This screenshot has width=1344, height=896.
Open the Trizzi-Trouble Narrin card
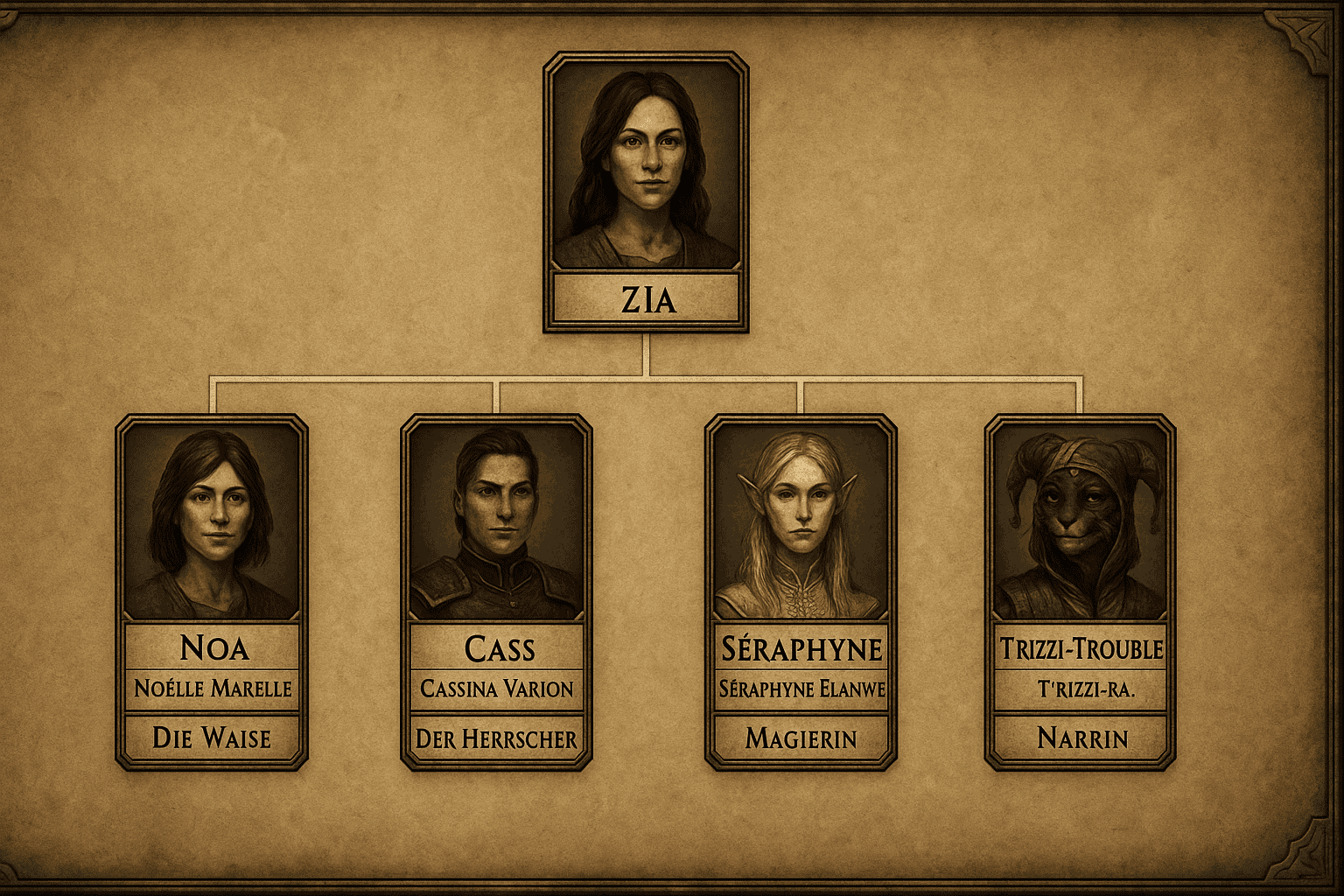point(1080,592)
